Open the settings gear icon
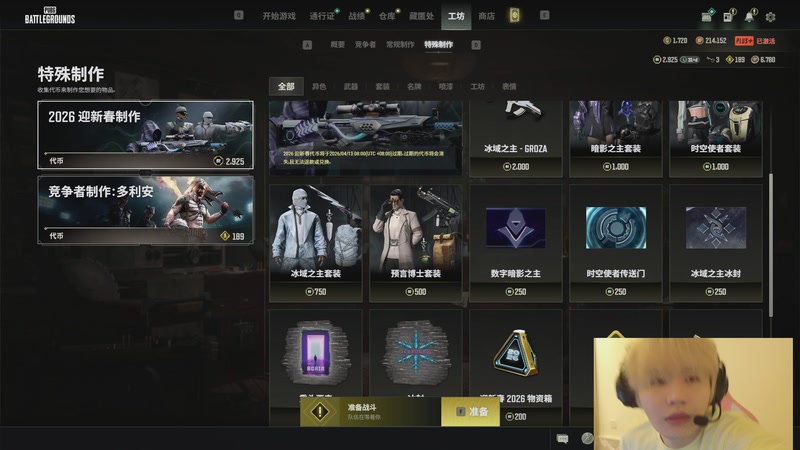Image resolution: width=800 pixels, height=450 pixels. [770, 16]
